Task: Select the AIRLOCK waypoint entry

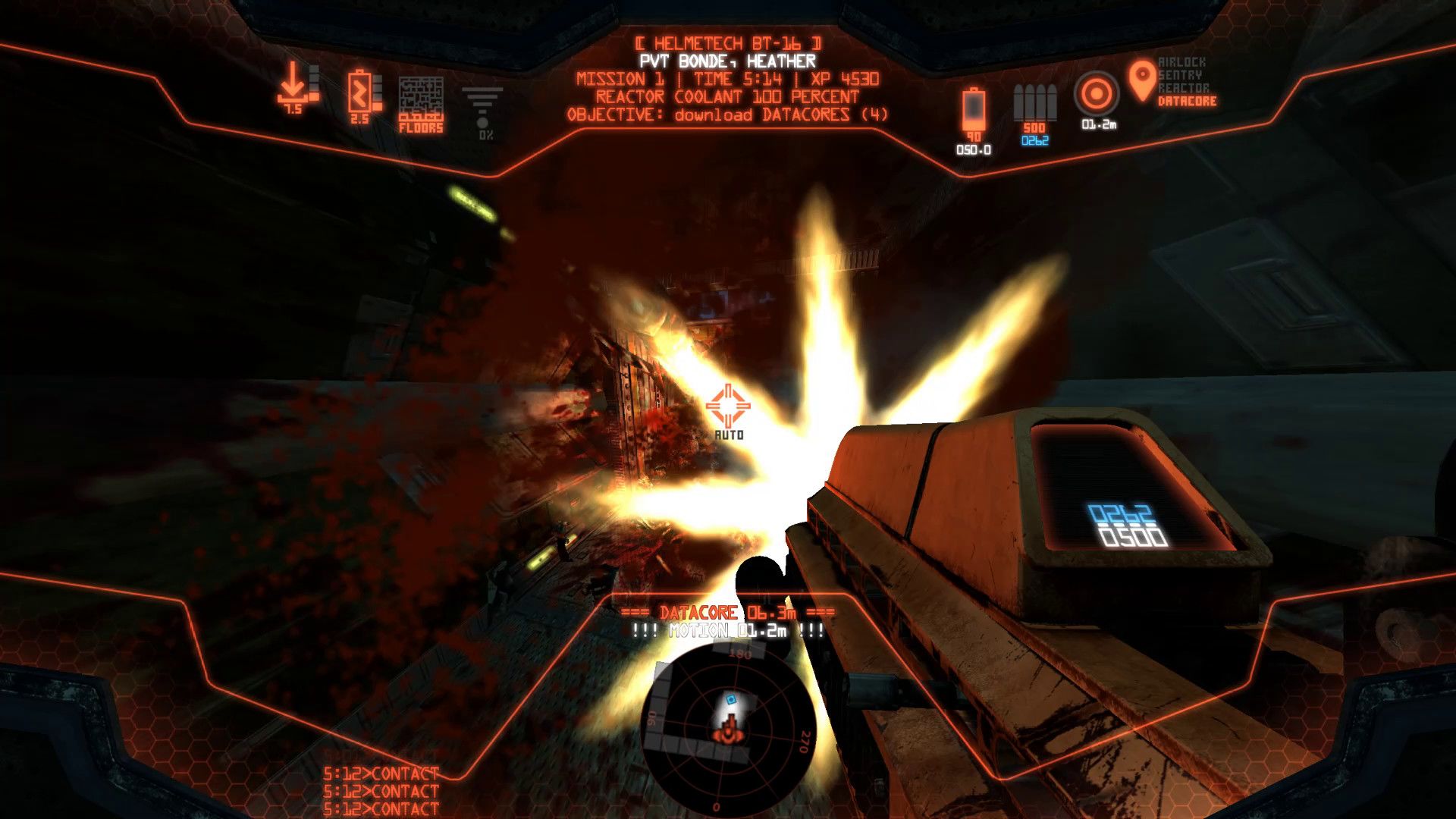Action: [1181, 62]
